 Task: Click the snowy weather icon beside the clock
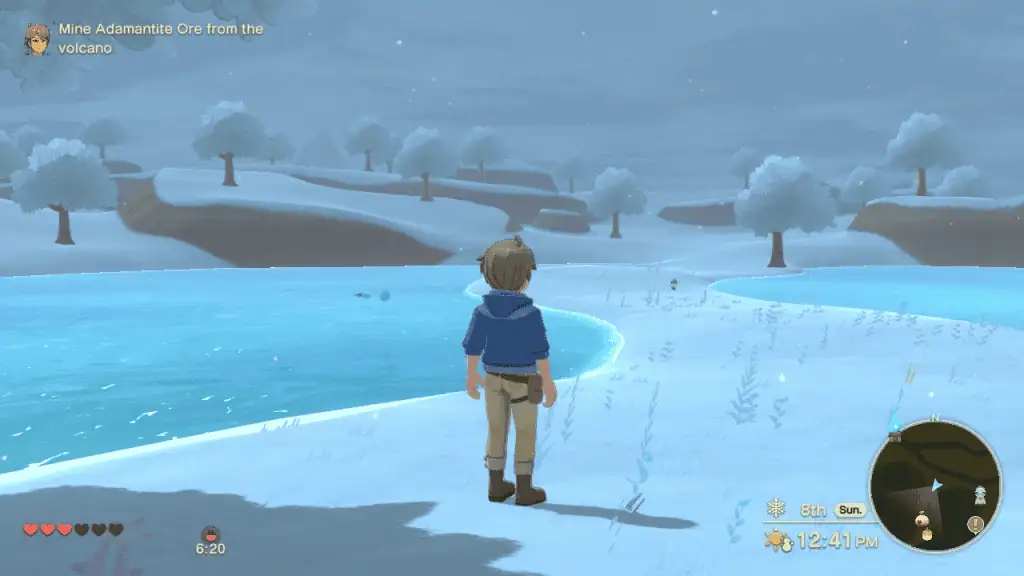(777, 541)
